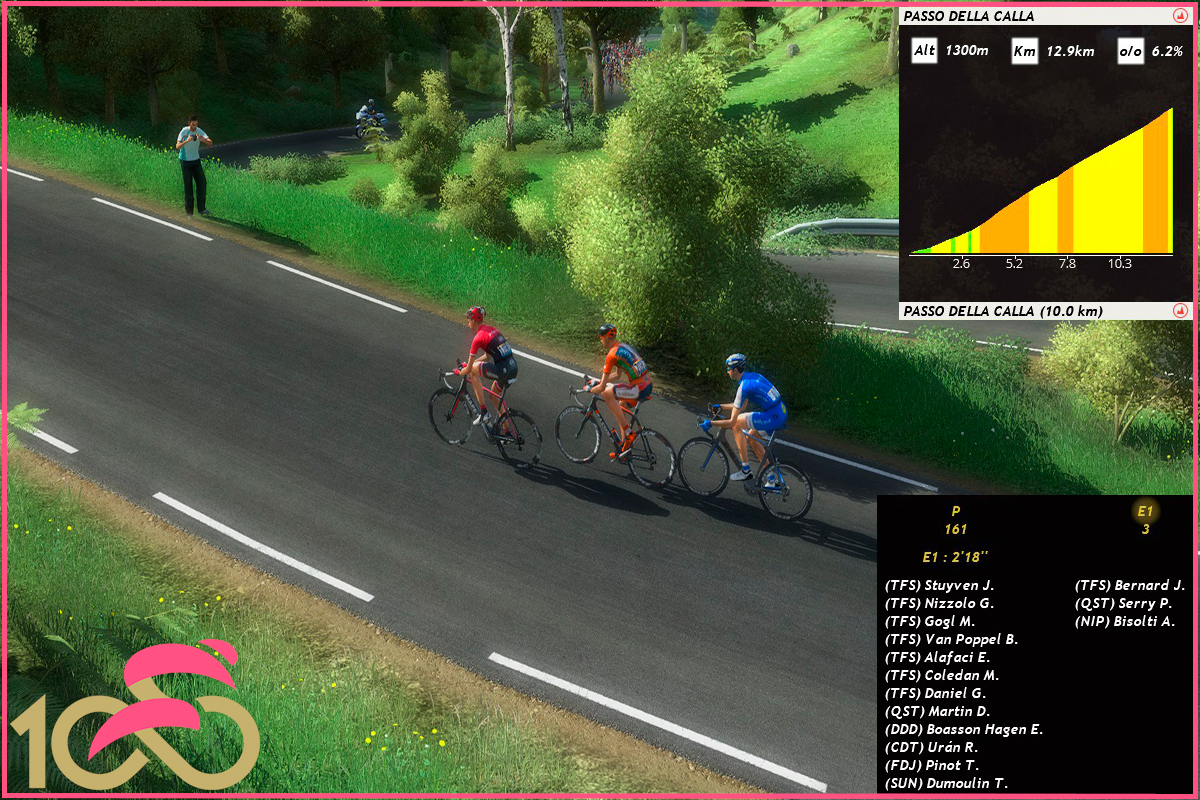Screen dimensions: 1200x800
Task: Select breakaway rider Bernard J.
Action: tap(1129, 585)
